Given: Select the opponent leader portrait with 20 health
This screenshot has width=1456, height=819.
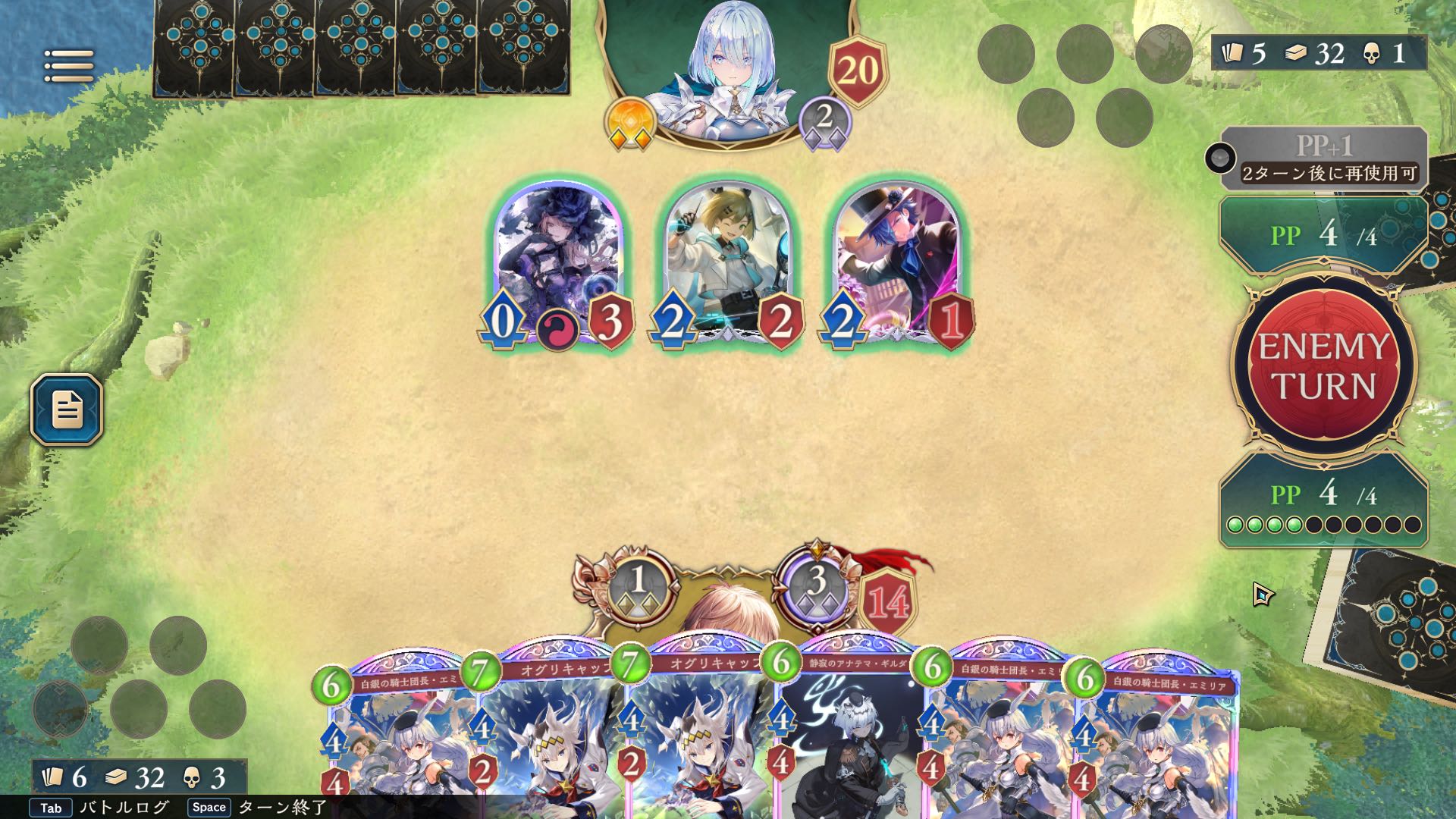Looking at the screenshot, I should tap(728, 72).
